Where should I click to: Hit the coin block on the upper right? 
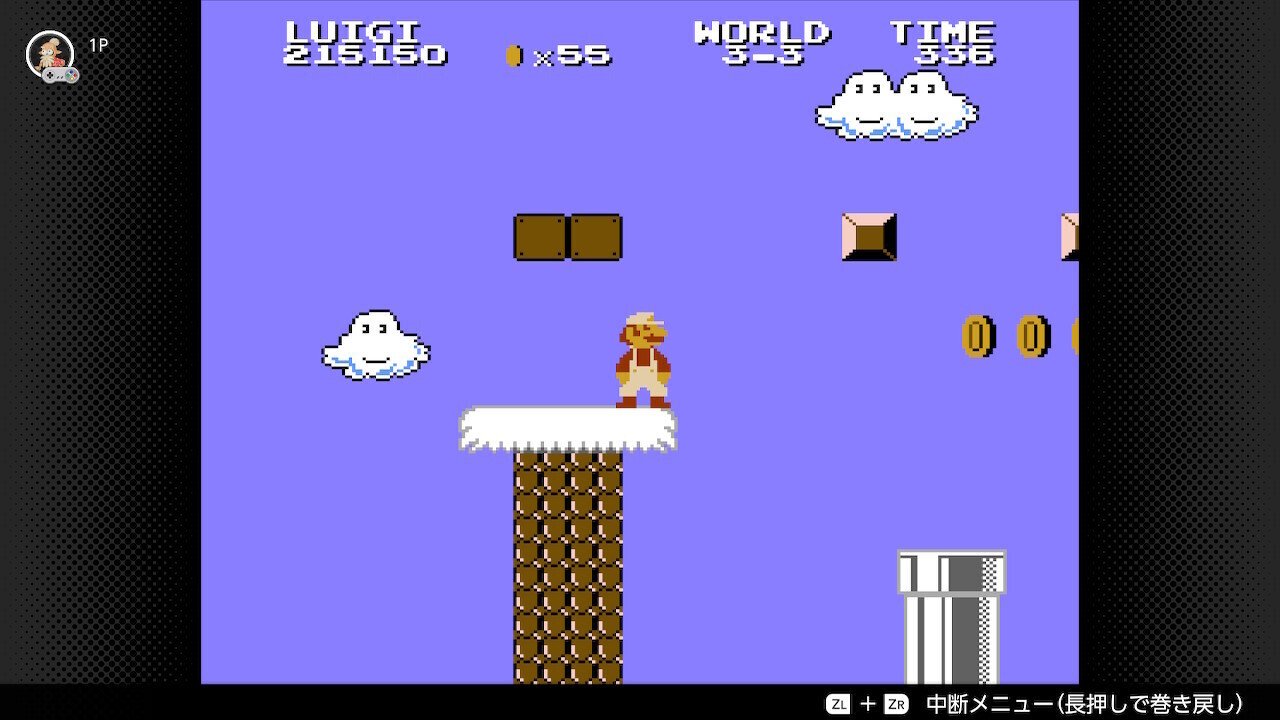(869, 237)
